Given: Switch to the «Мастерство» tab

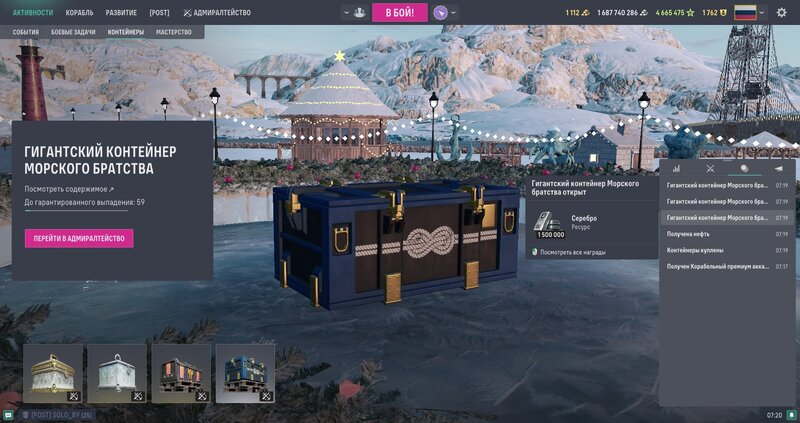Looking at the screenshot, I should coord(174,32).
